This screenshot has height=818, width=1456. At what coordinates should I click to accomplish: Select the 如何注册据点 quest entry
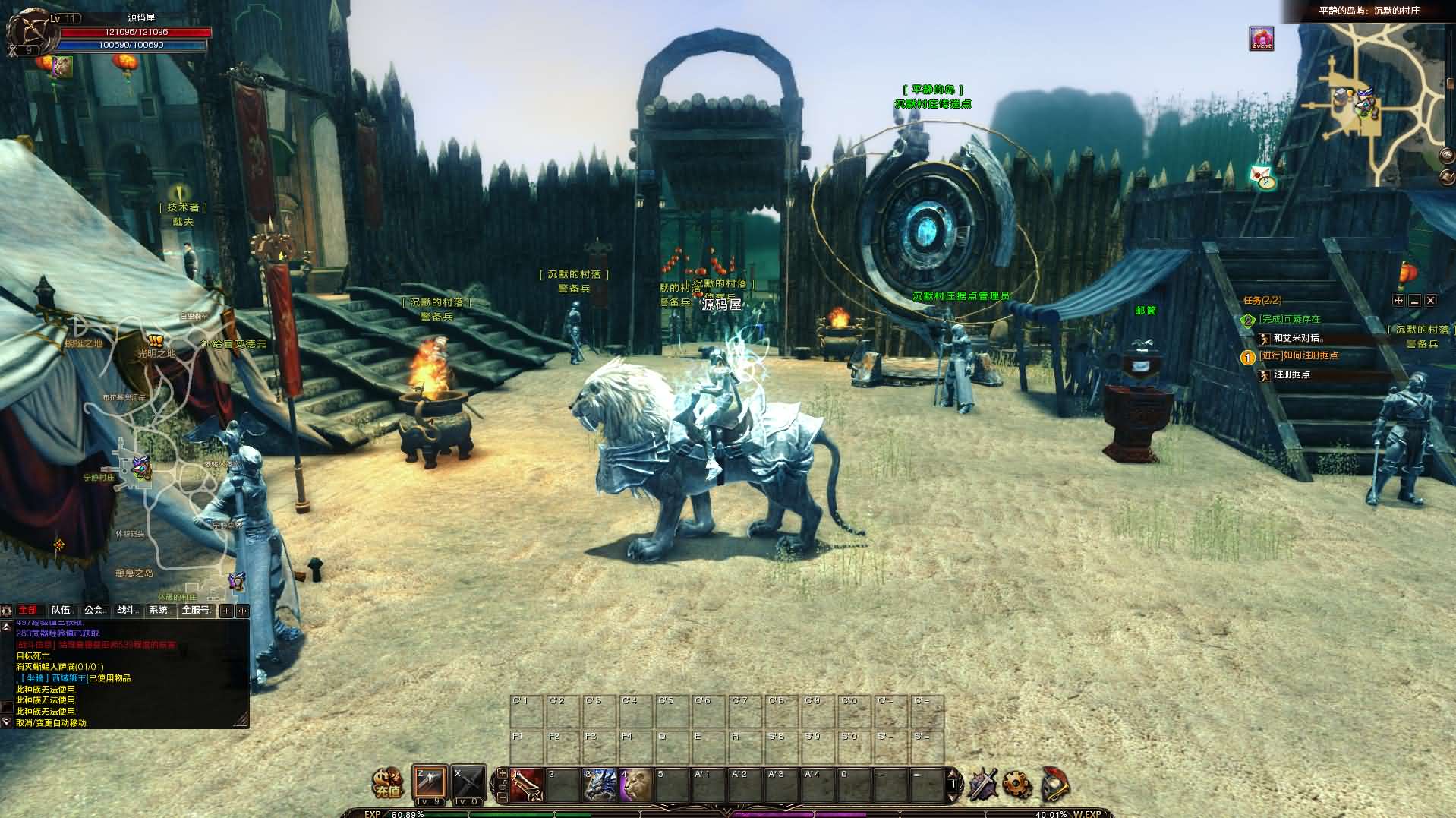pos(1298,355)
